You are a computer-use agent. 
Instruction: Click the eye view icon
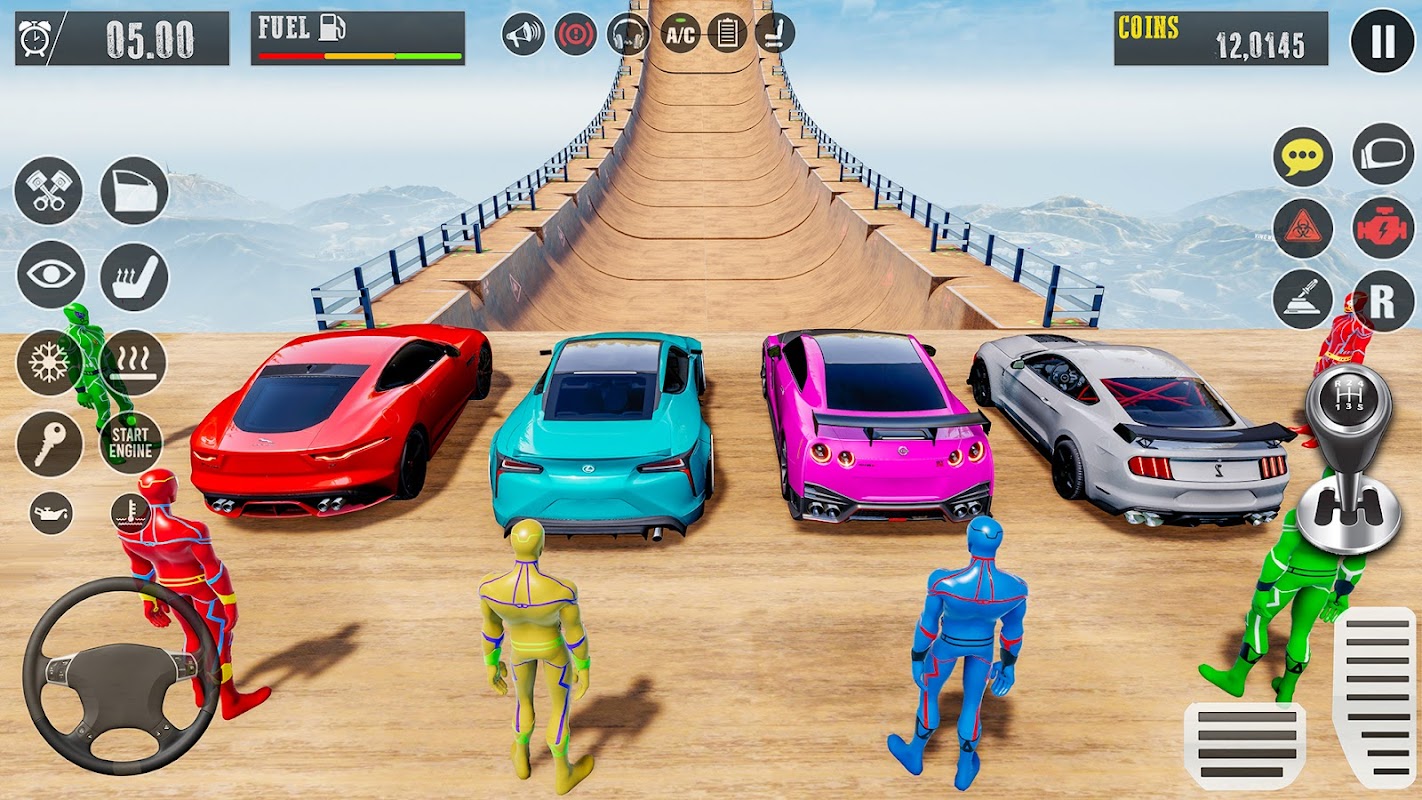click(50, 274)
